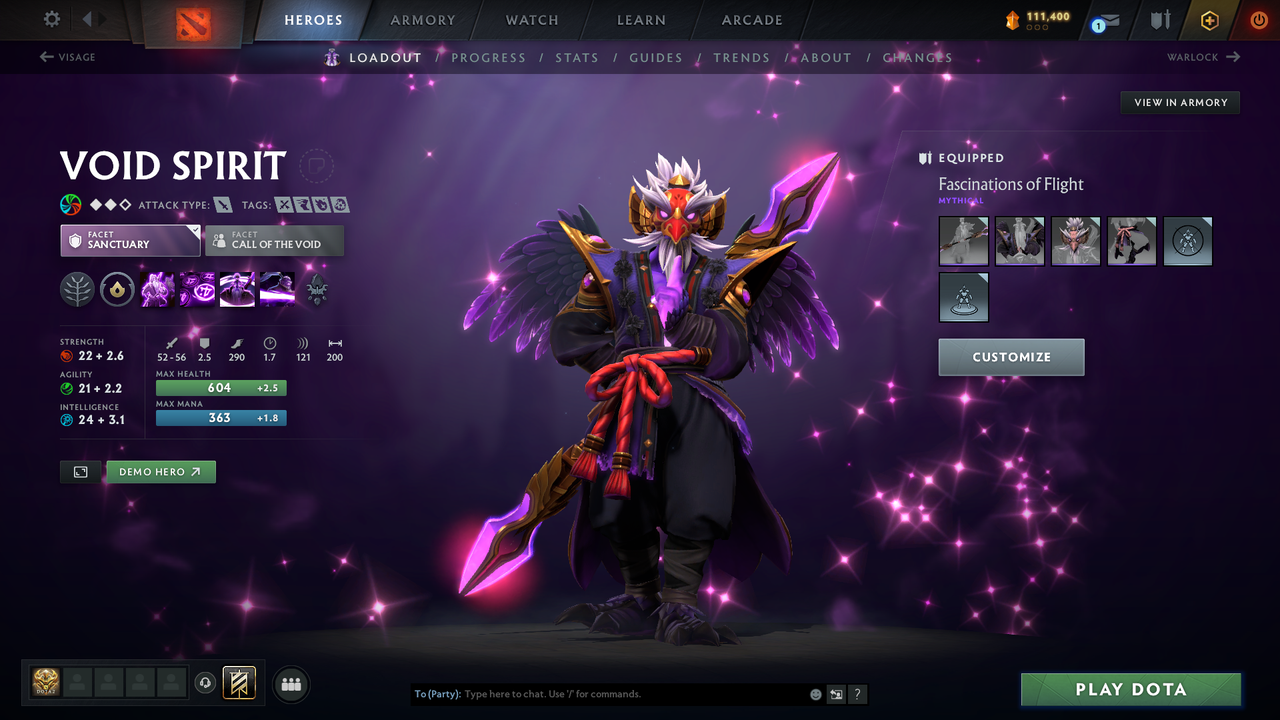The image size is (1280, 720).
Task: Select the innate ability icon
Action: pos(117,290)
